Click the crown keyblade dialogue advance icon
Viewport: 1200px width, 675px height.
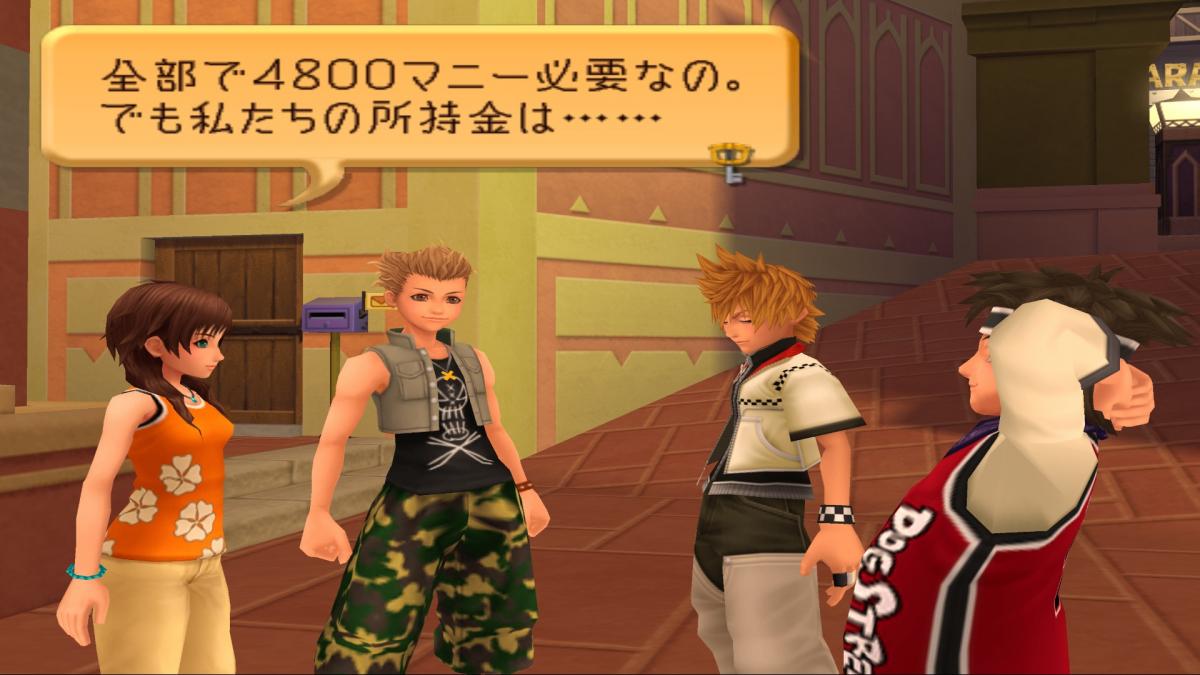[730, 162]
